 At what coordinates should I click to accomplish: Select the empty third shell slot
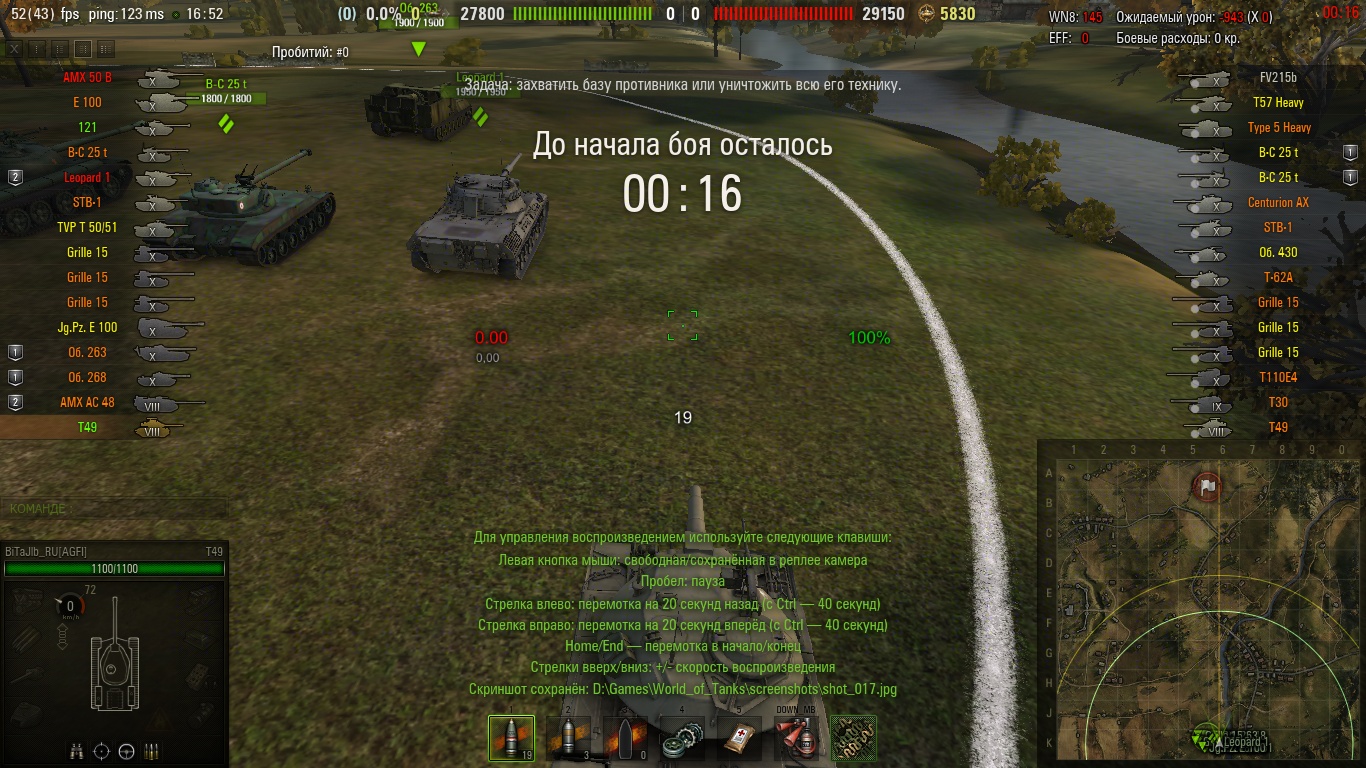[x=625, y=738]
